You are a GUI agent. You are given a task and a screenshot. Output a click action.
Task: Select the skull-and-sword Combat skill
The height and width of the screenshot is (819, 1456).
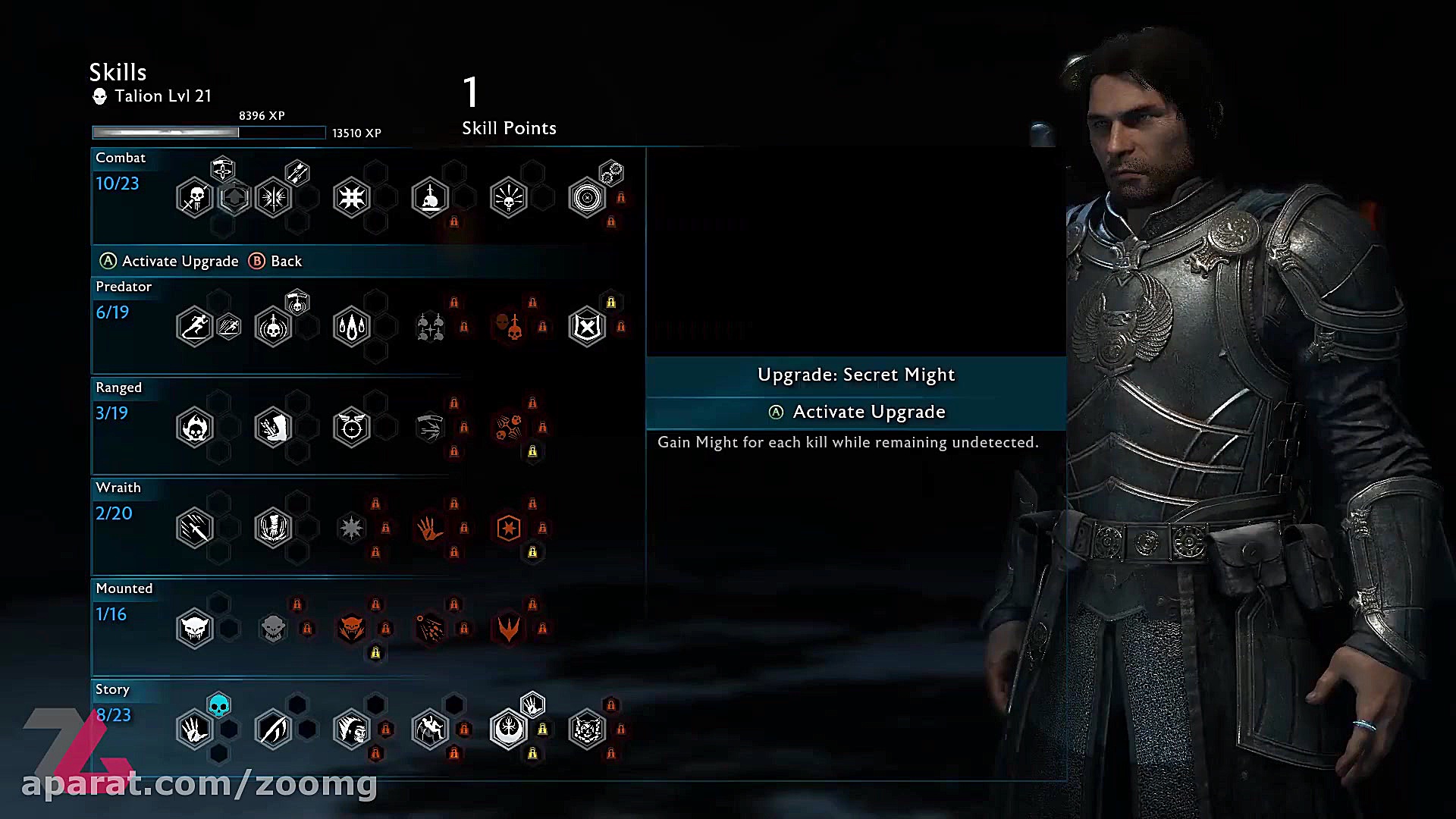point(195,198)
